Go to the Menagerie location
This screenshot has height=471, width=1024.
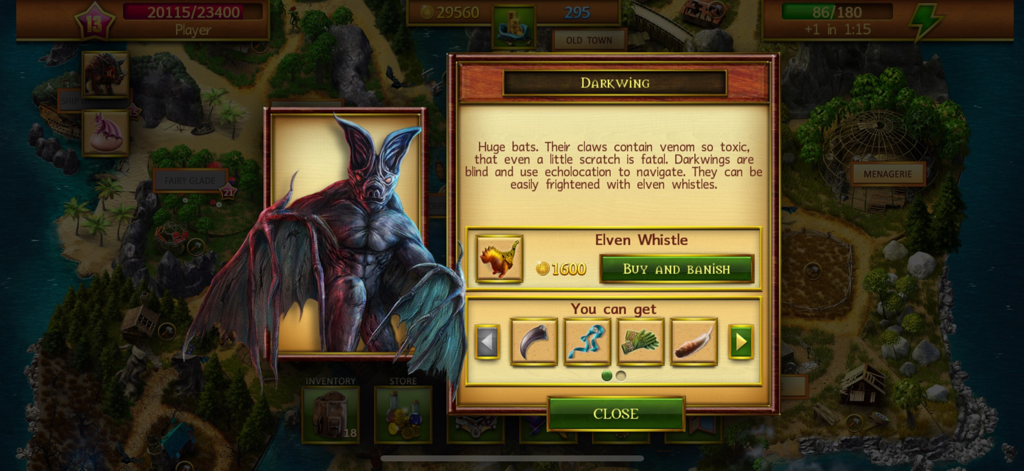pyautogui.click(x=887, y=173)
